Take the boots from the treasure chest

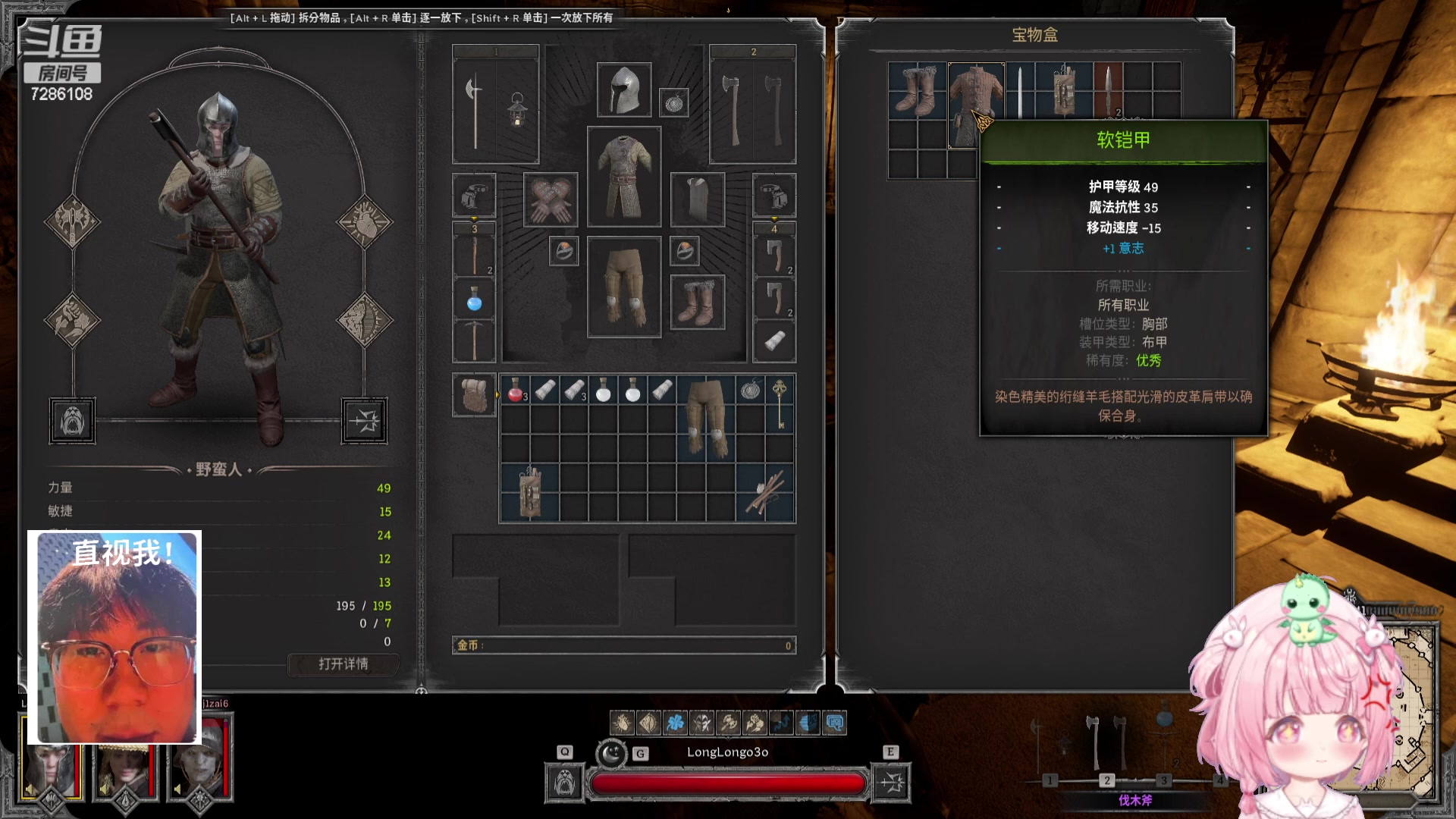[917, 90]
